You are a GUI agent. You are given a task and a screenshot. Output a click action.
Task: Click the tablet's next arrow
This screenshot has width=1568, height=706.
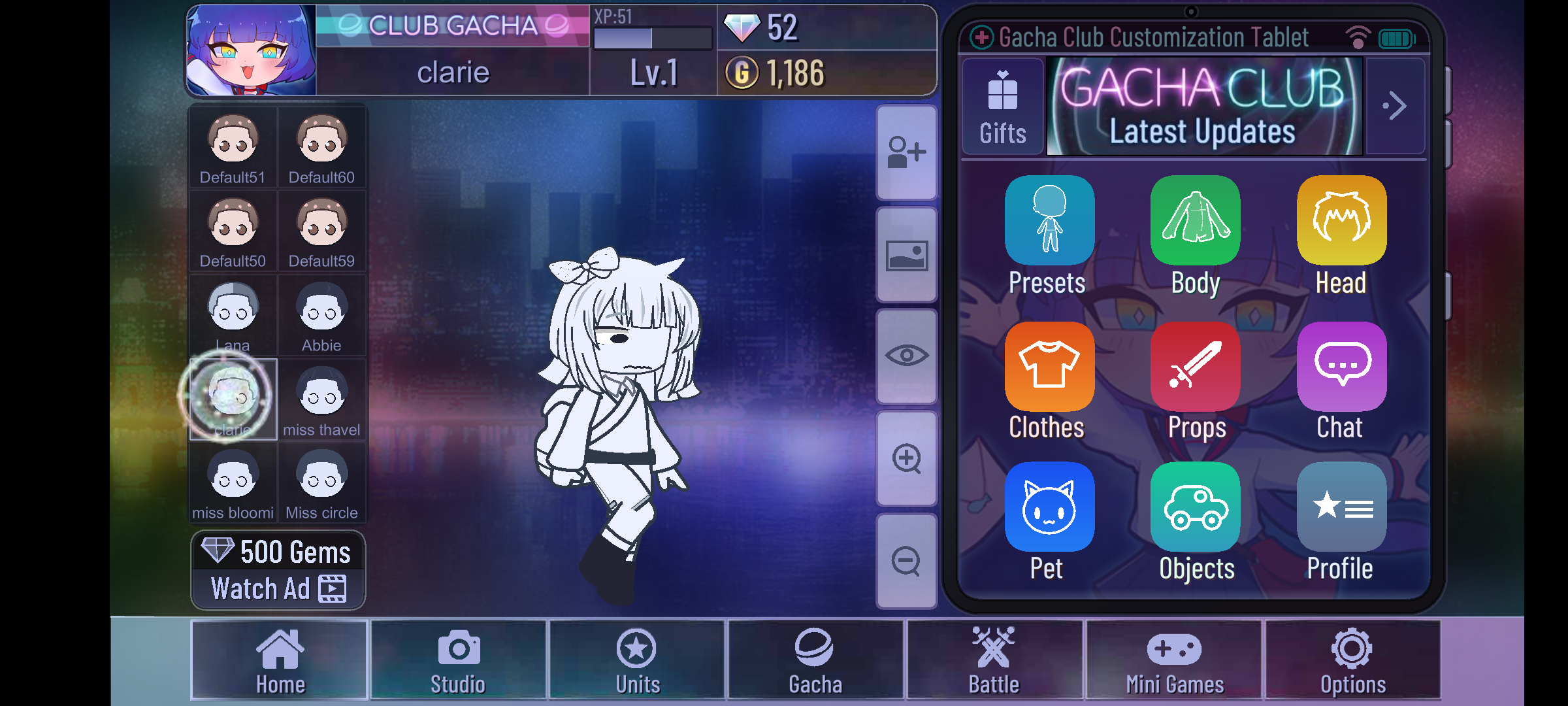point(1395,106)
